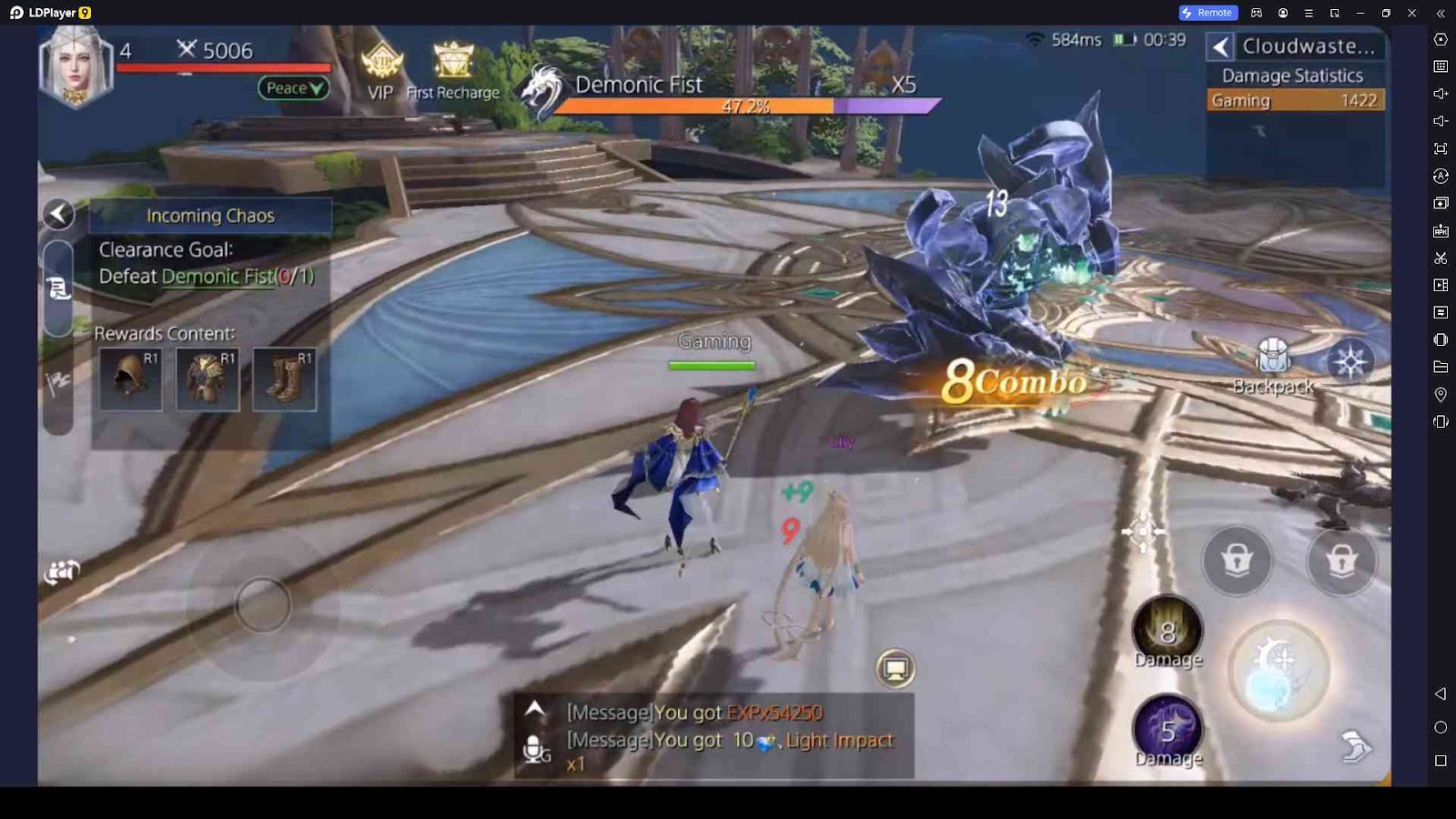Open the First Recharge offer

(452, 73)
